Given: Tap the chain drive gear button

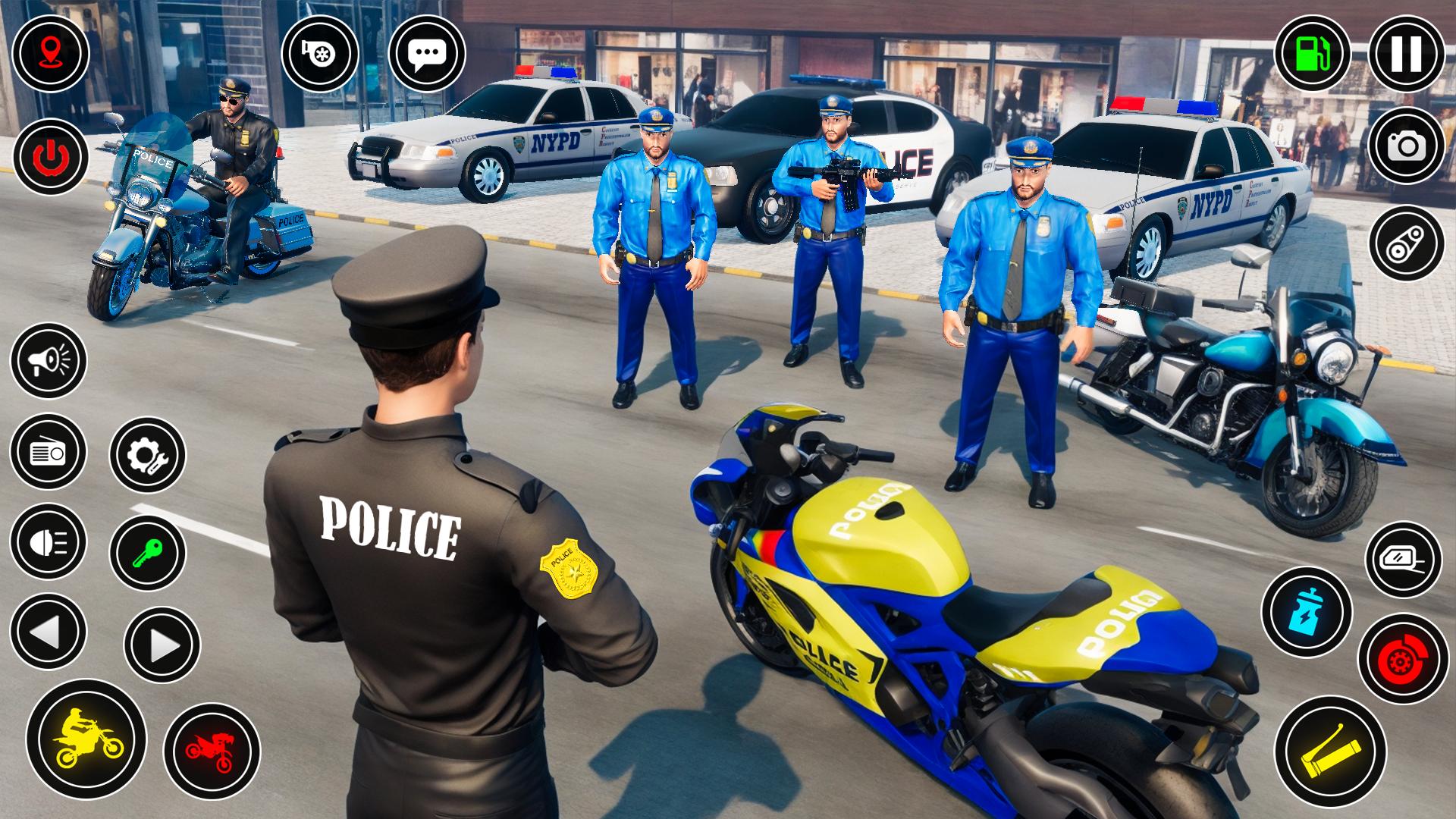Looking at the screenshot, I should pyautogui.click(x=1407, y=244).
